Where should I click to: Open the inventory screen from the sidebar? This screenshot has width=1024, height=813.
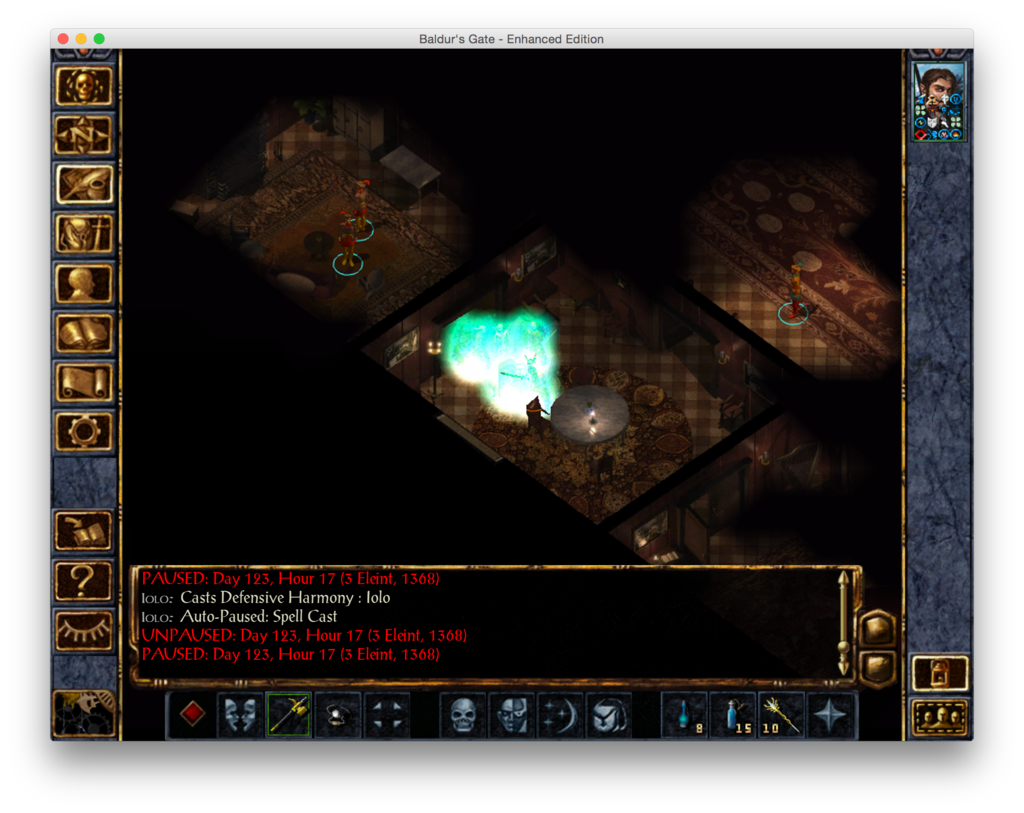tap(84, 233)
